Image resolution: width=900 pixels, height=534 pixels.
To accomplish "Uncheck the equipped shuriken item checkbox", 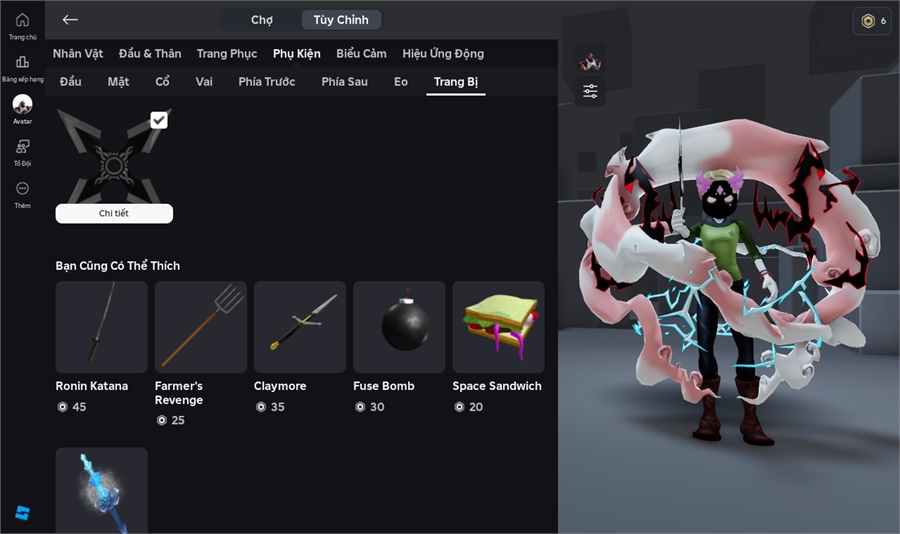I will (159, 121).
